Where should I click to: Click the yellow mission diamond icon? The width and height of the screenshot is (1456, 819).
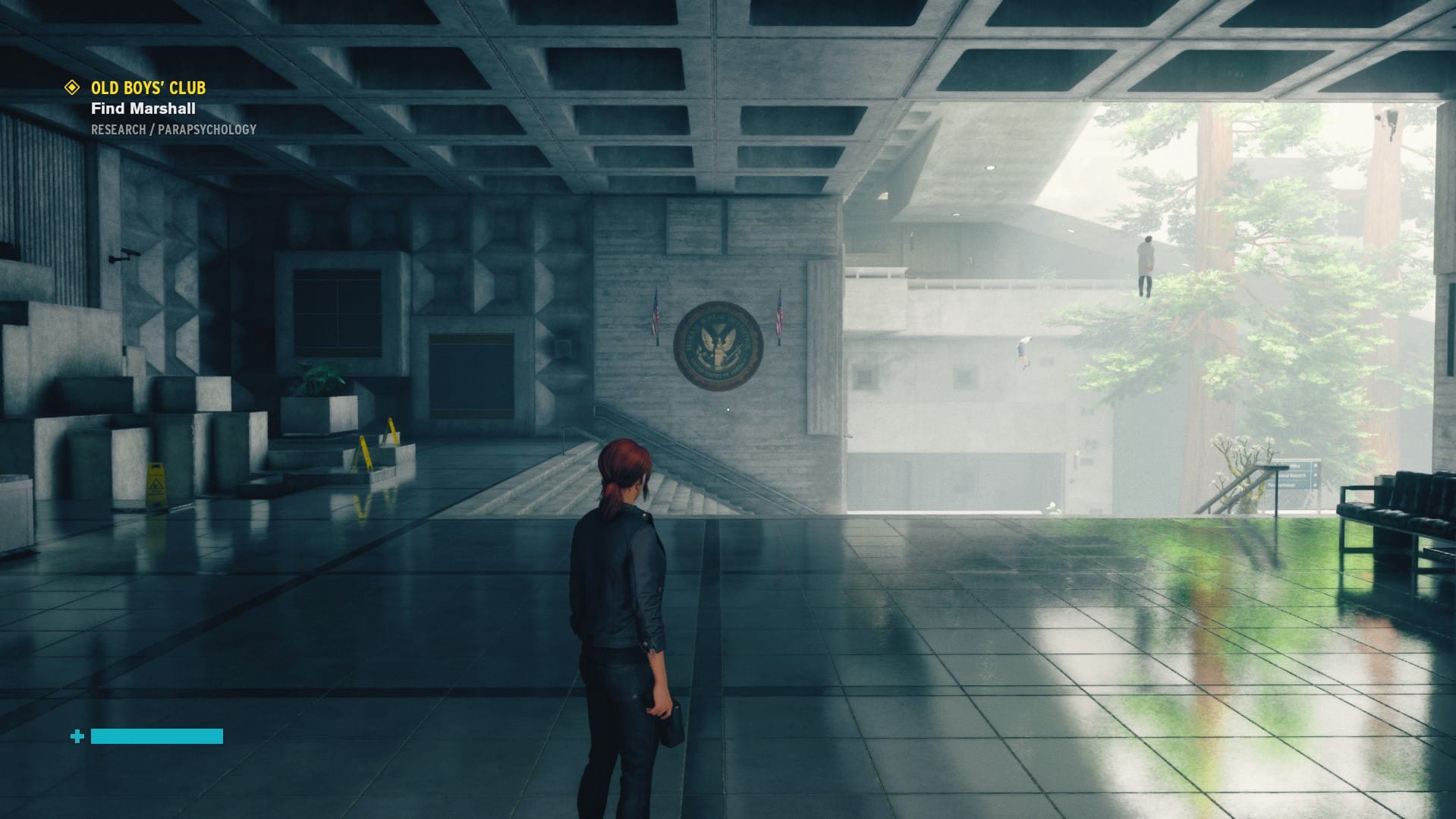[x=72, y=87]
